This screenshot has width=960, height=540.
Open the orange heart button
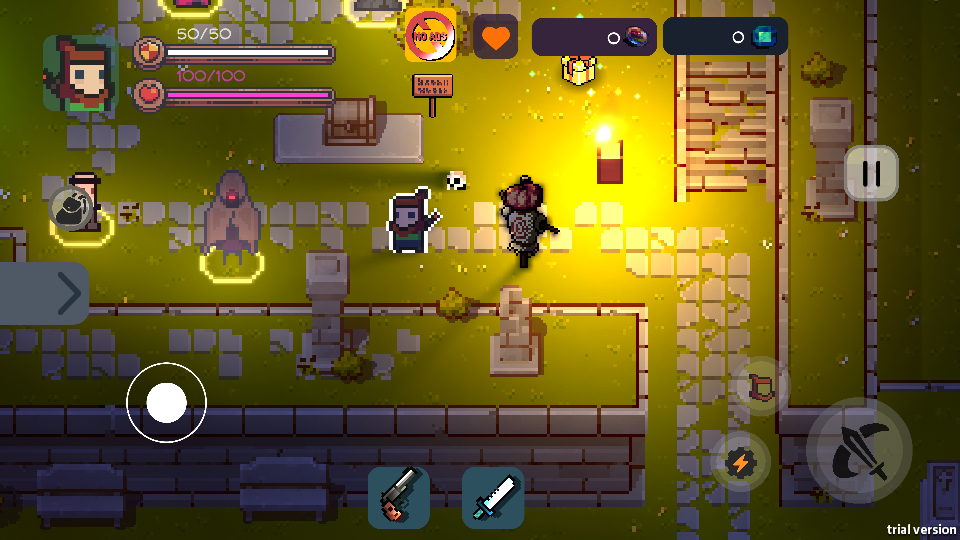495,37
